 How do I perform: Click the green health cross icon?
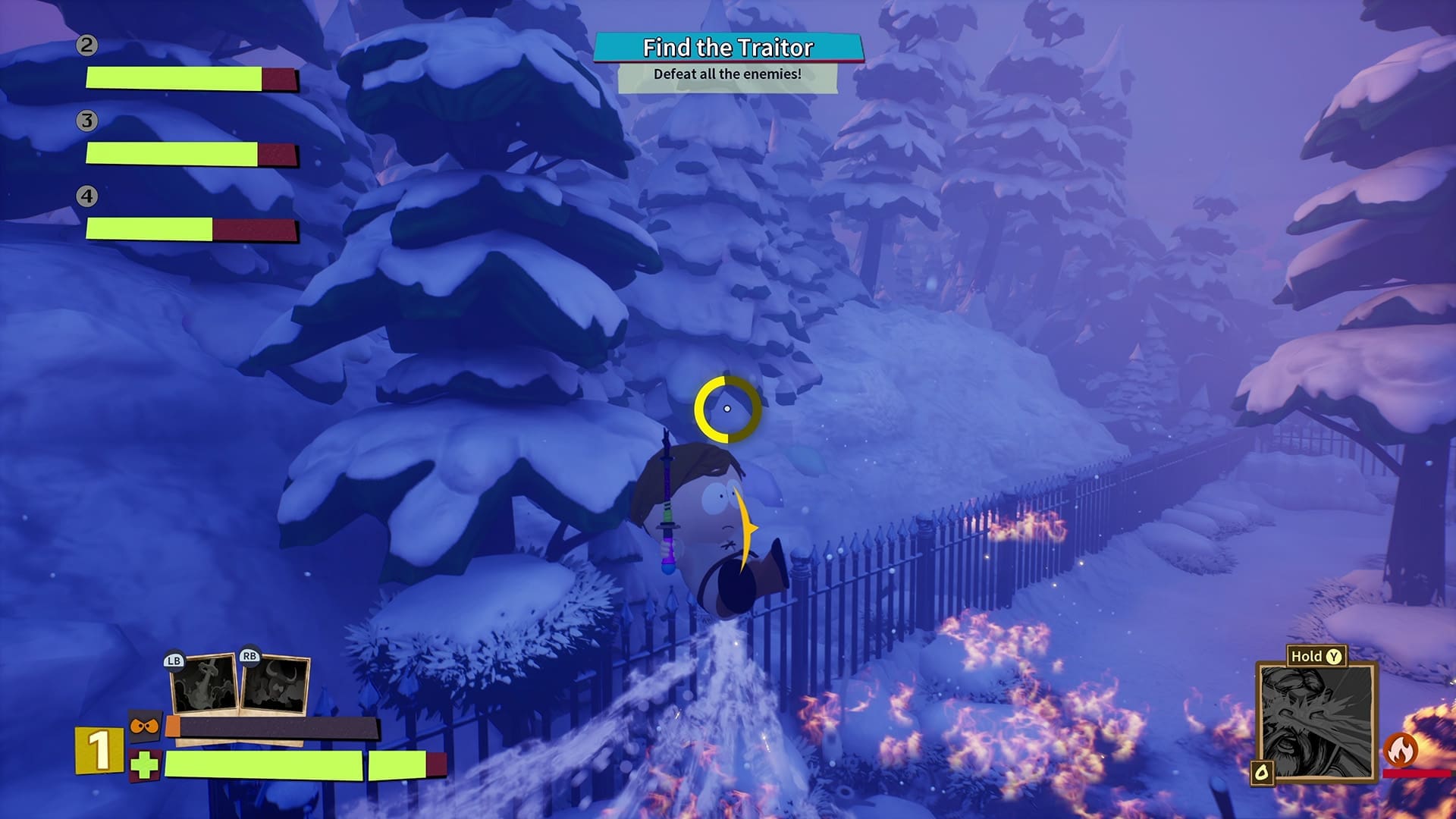pyautogui.click(x=144, y=765)
